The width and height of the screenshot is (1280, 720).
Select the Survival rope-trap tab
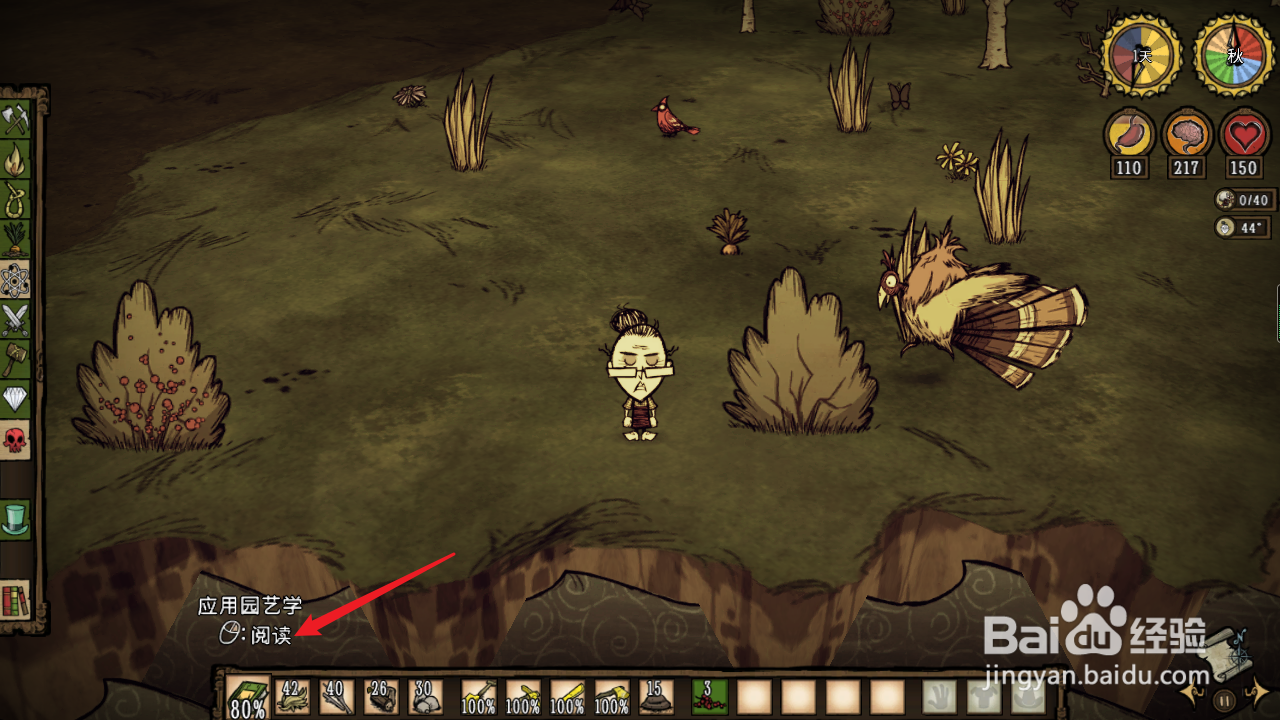click(x=16, y=200)
